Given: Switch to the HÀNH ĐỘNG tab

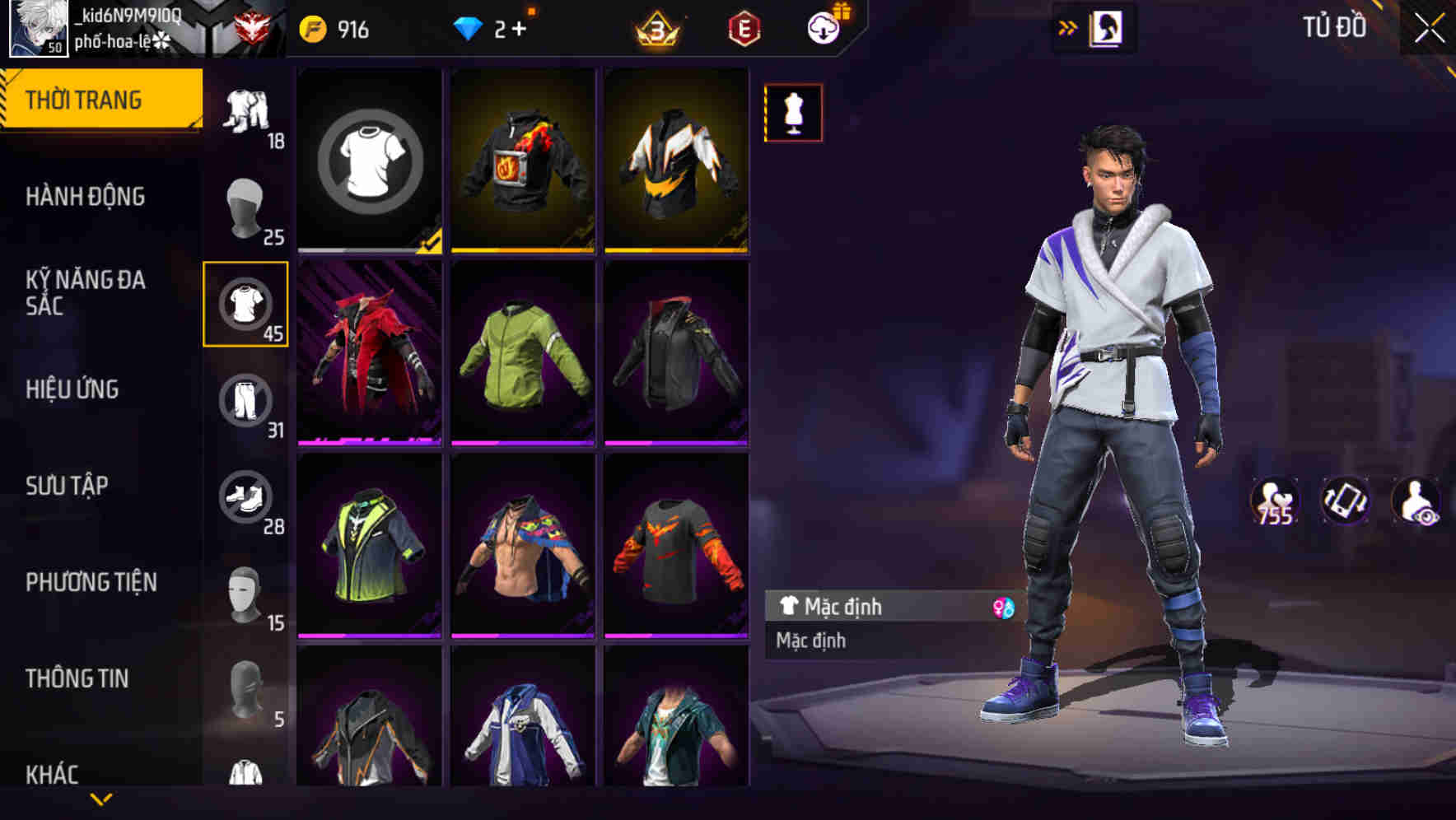Looking at the screenshot, I should (86, 196).
